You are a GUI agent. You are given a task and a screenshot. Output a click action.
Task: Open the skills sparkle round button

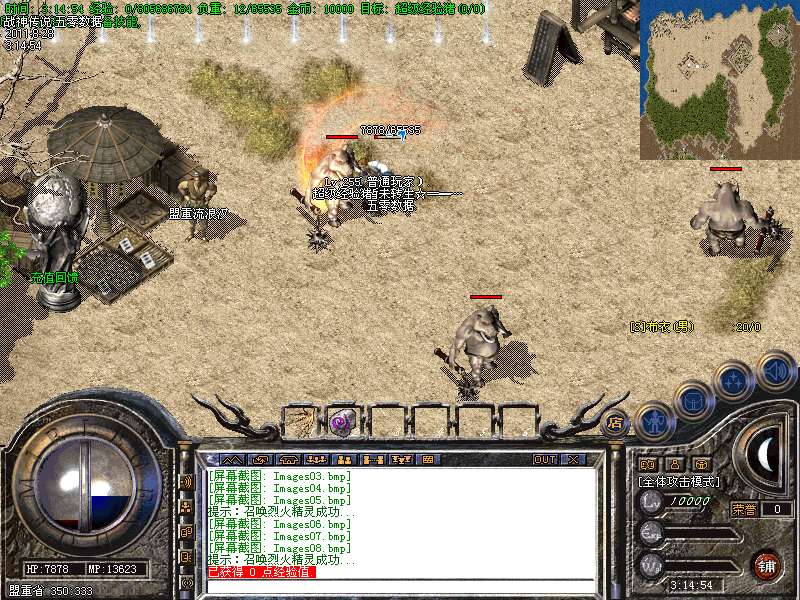[735, 381]
